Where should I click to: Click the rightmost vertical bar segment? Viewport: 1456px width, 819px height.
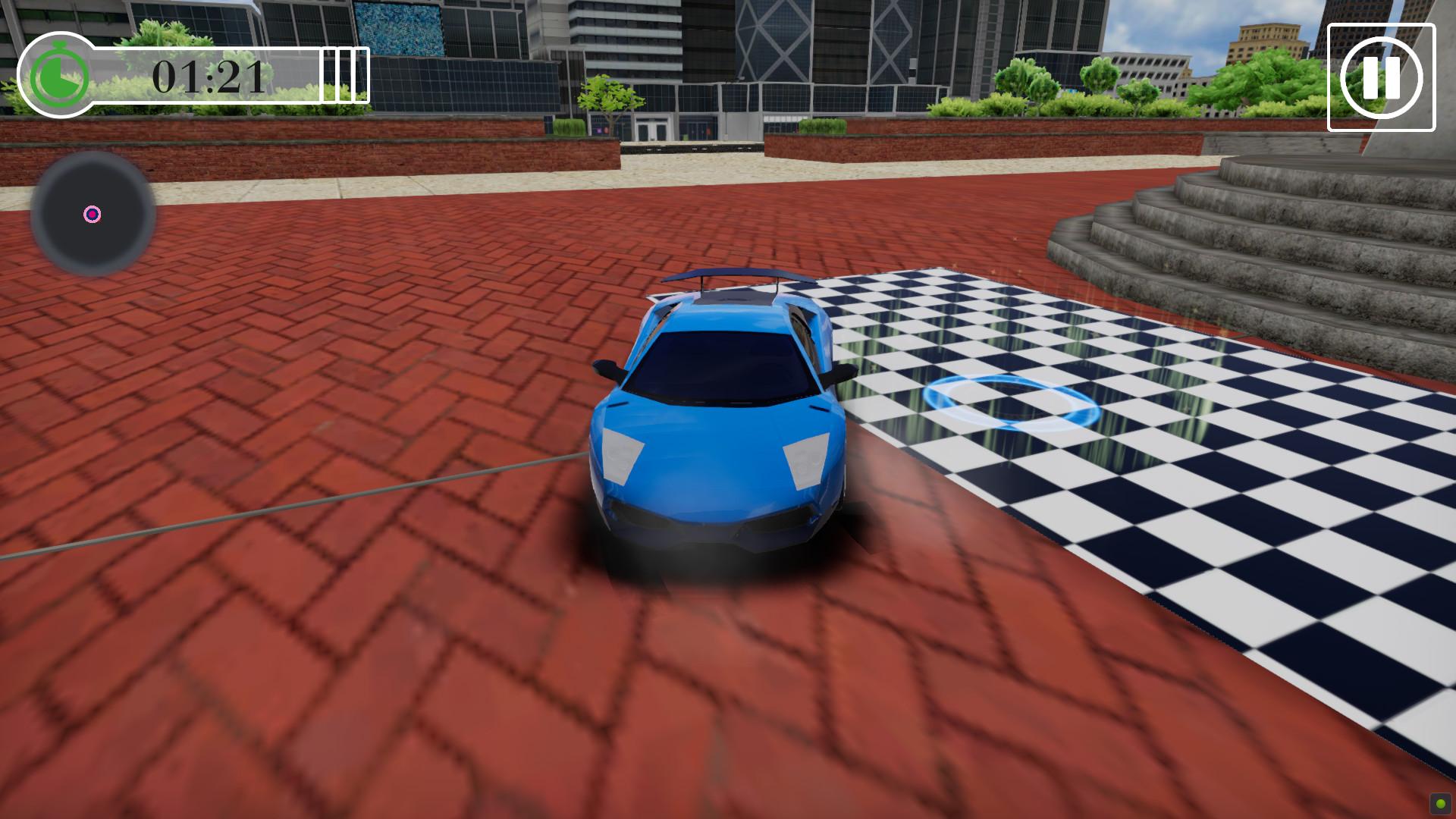pos(362,75)
